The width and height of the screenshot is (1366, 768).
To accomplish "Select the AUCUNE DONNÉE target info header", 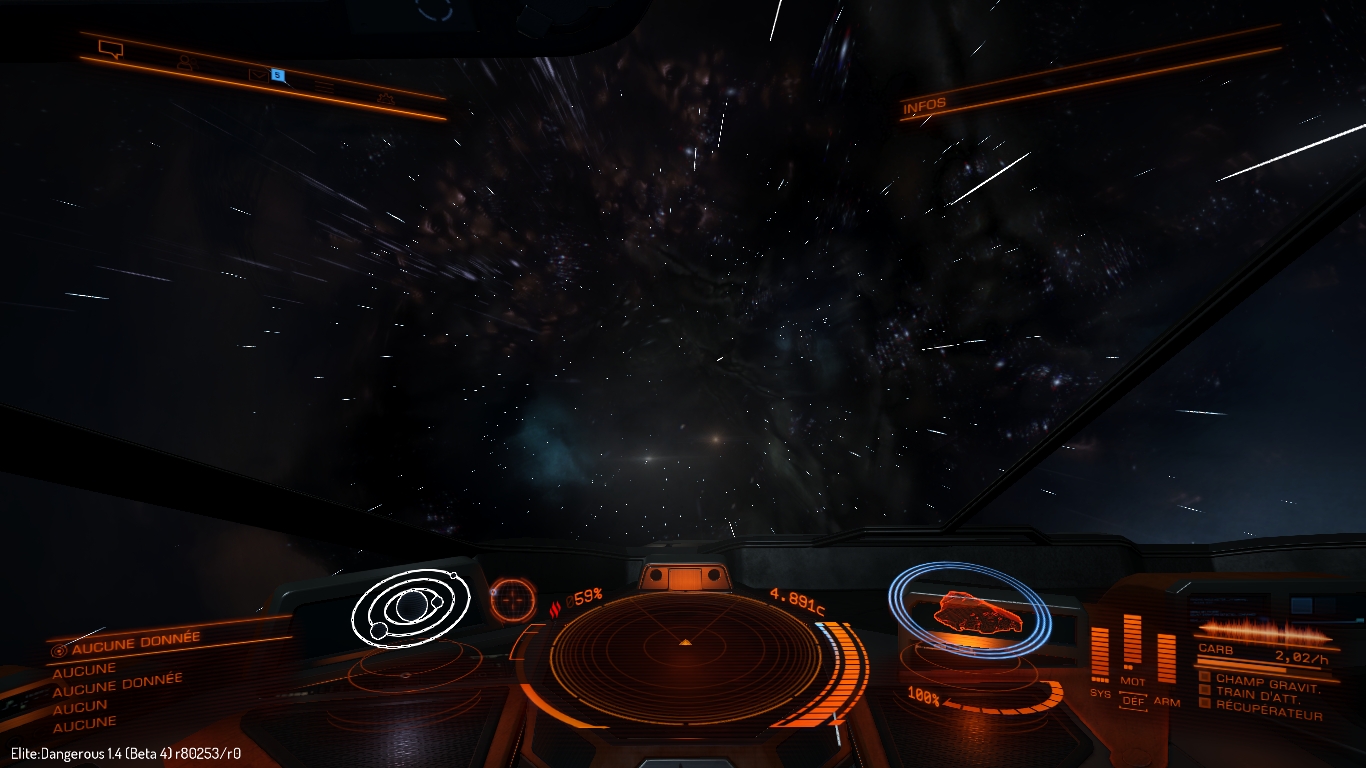I will tap(136, 642).
